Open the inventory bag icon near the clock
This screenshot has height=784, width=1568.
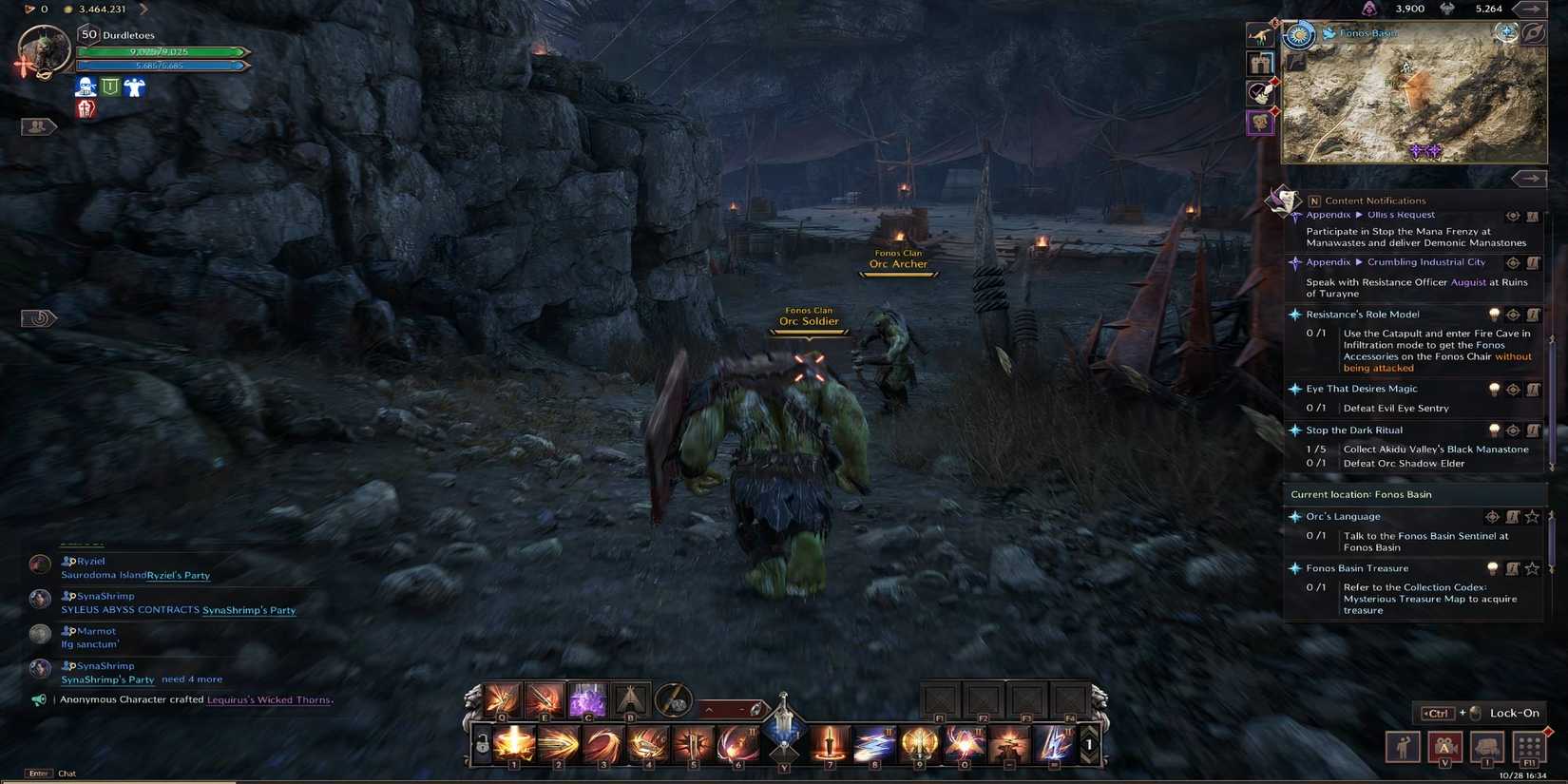coord(1485,748)
